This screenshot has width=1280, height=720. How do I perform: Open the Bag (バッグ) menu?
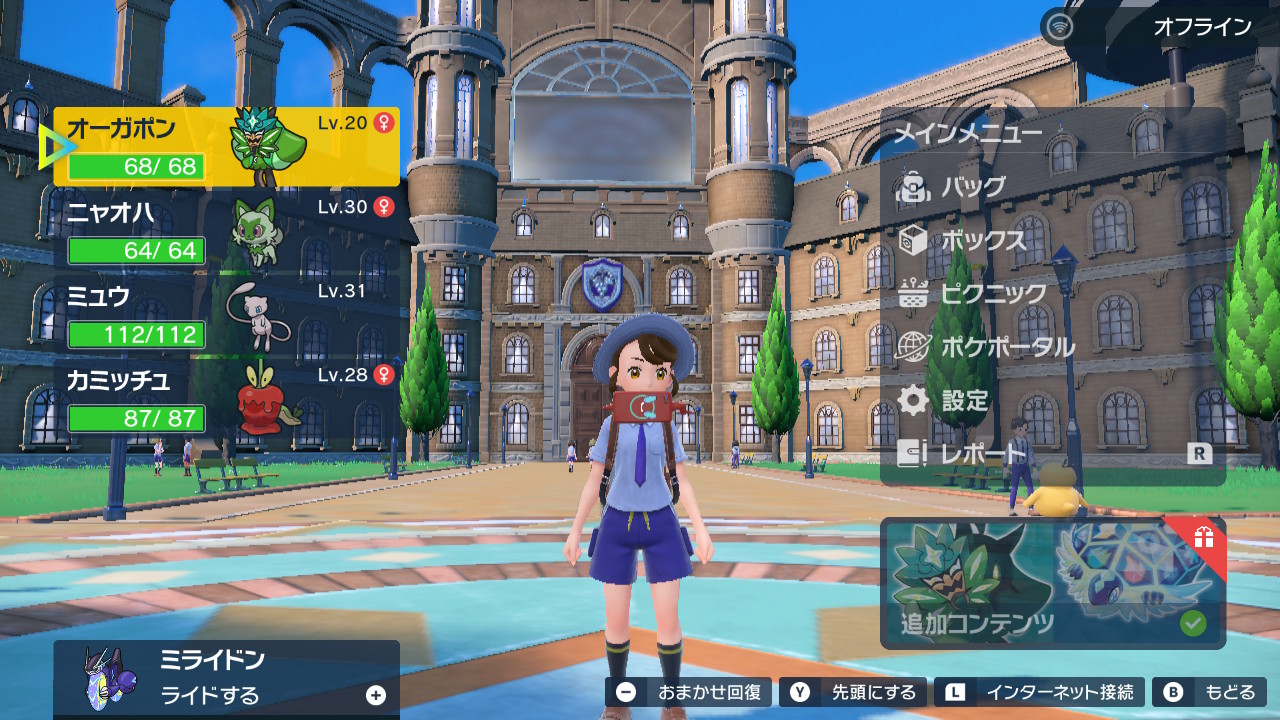[973, 187]
